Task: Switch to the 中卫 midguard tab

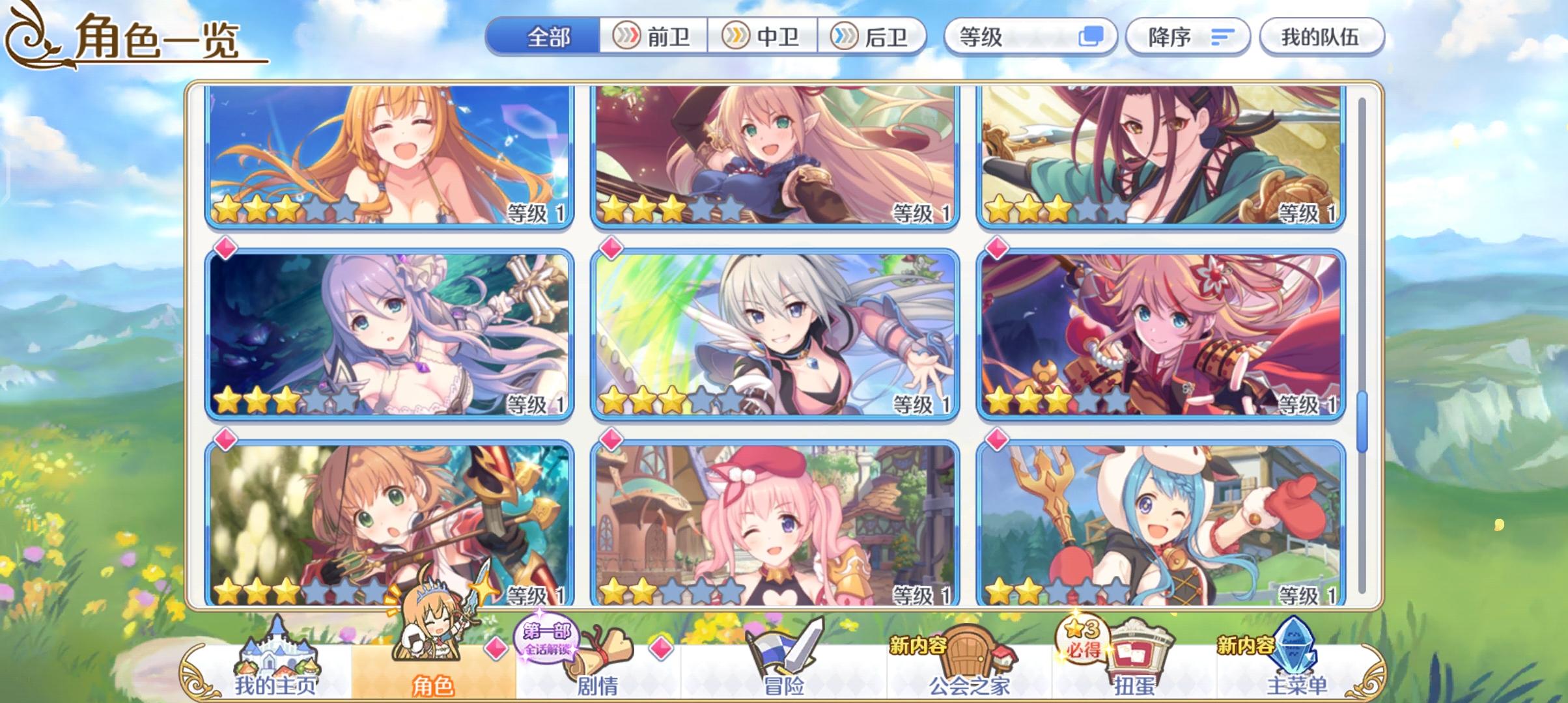Action: point(766,37)
